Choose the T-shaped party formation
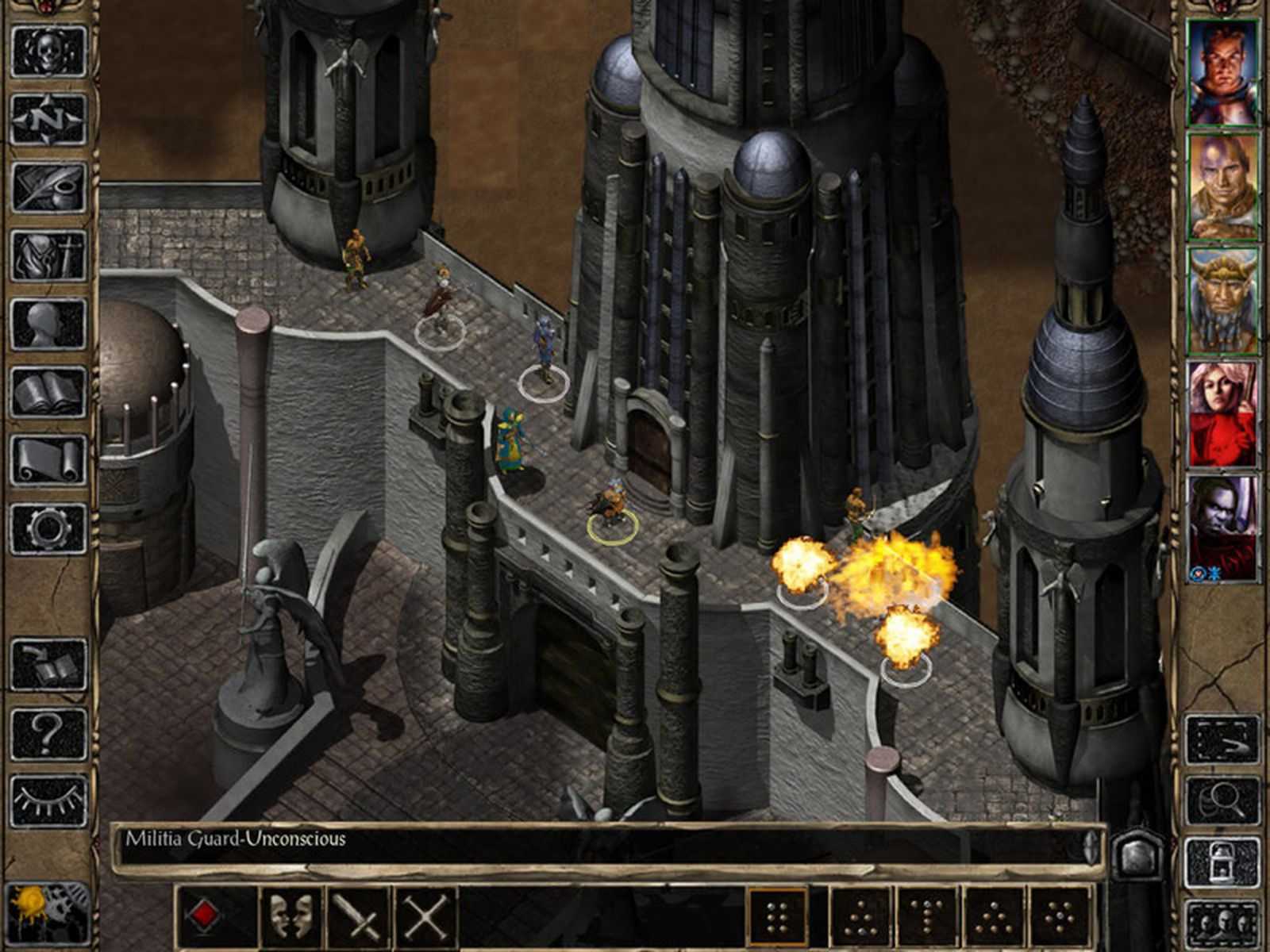 pyautogui.click(x=927, y=916)
